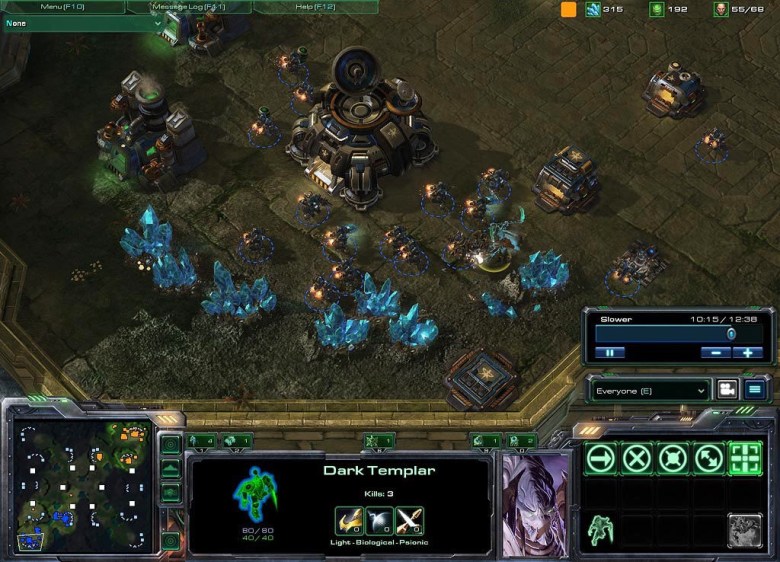Toggle the replay camera button
780x562 pixels.
click(727, 389)
